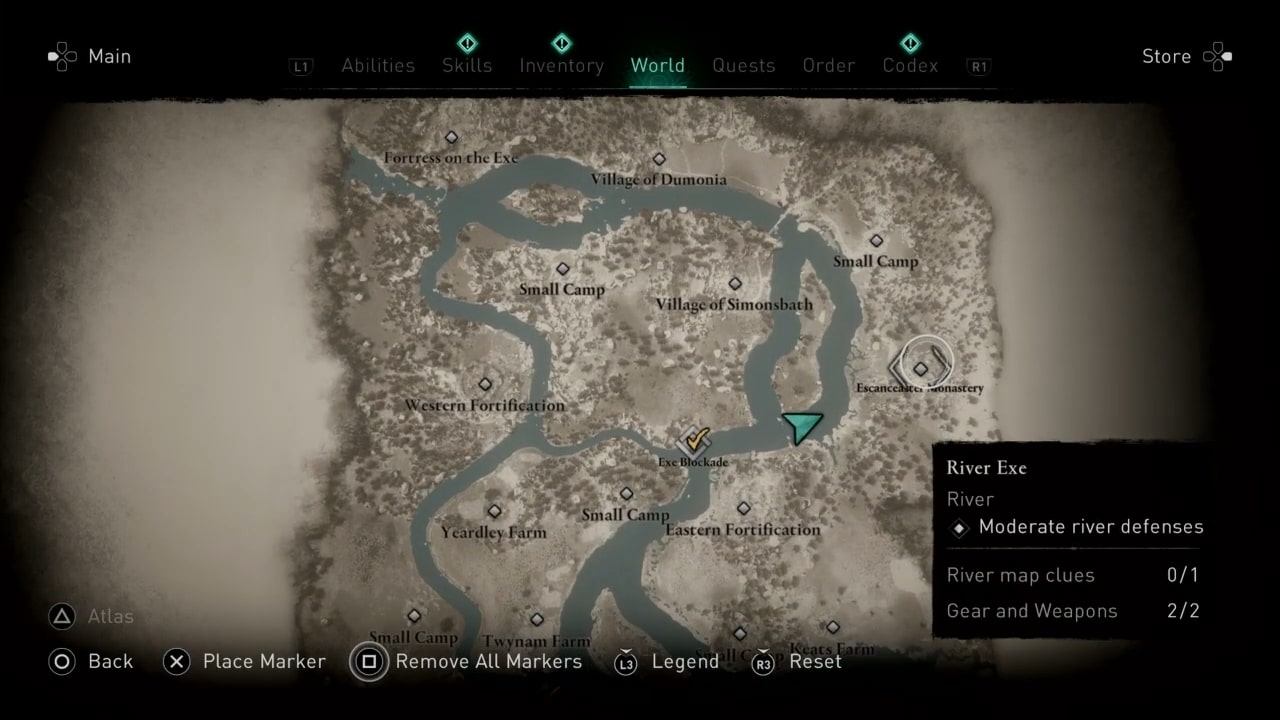Select the Escanceaster Monastery marker

pyautogui.click(x=919, y=367)
